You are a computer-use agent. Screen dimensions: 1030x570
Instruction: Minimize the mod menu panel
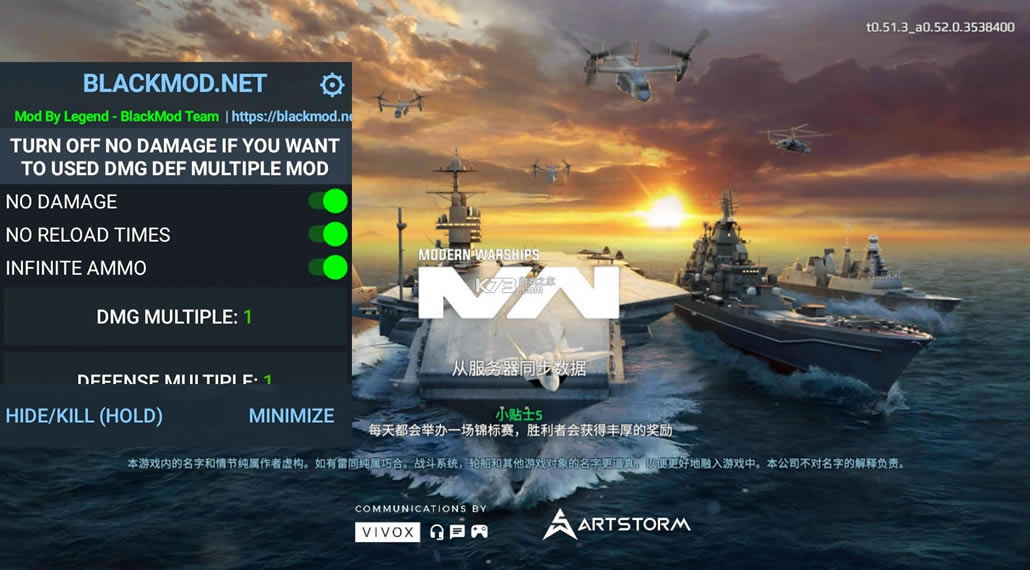coord(291,415)
